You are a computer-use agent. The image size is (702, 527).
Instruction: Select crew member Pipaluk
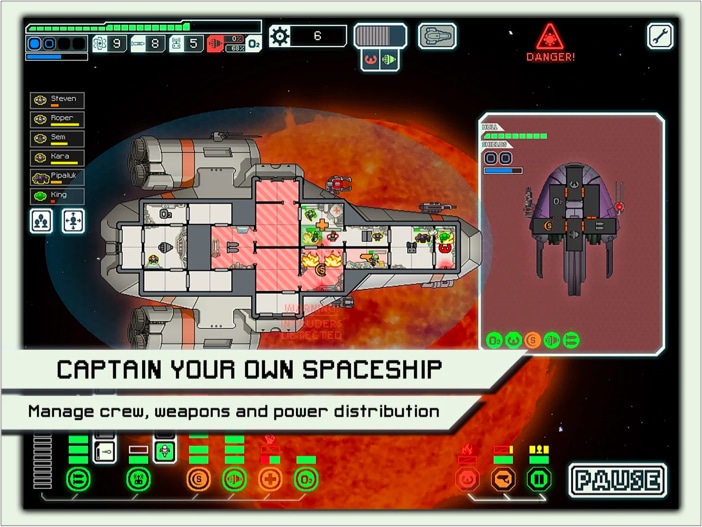click(x=56, y=177)
